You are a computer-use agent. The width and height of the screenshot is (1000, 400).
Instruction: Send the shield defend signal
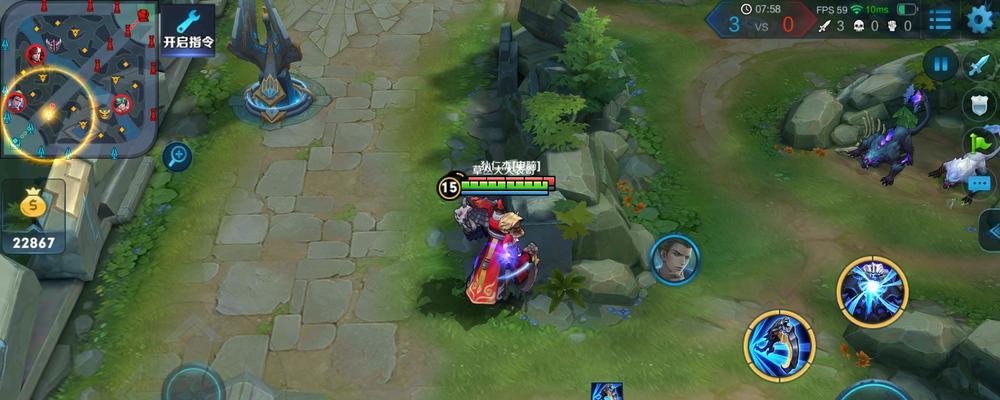click(977, 103)
